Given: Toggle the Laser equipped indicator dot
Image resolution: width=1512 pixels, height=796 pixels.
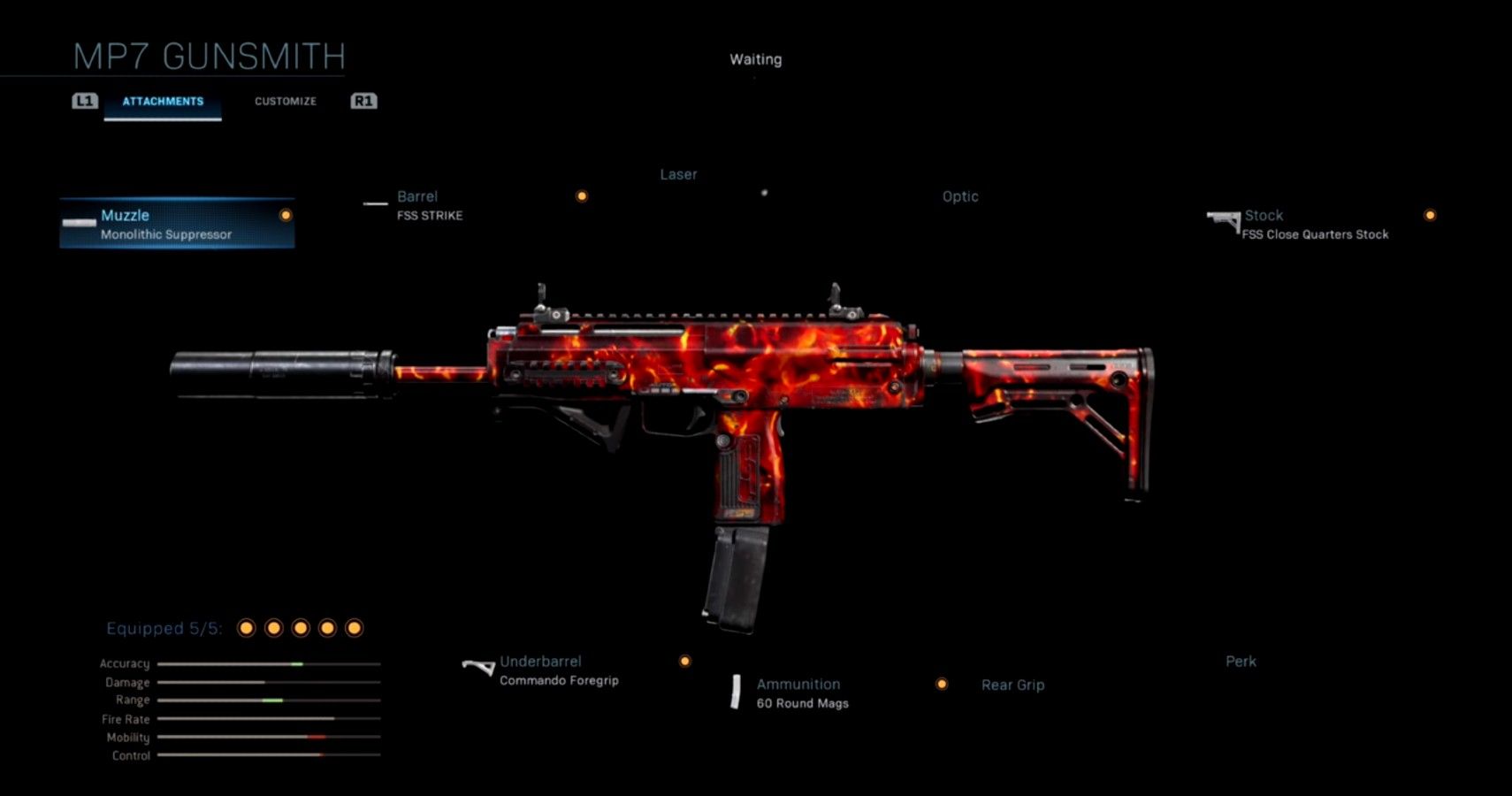Looking at the screenshot, I should [581, 195].
